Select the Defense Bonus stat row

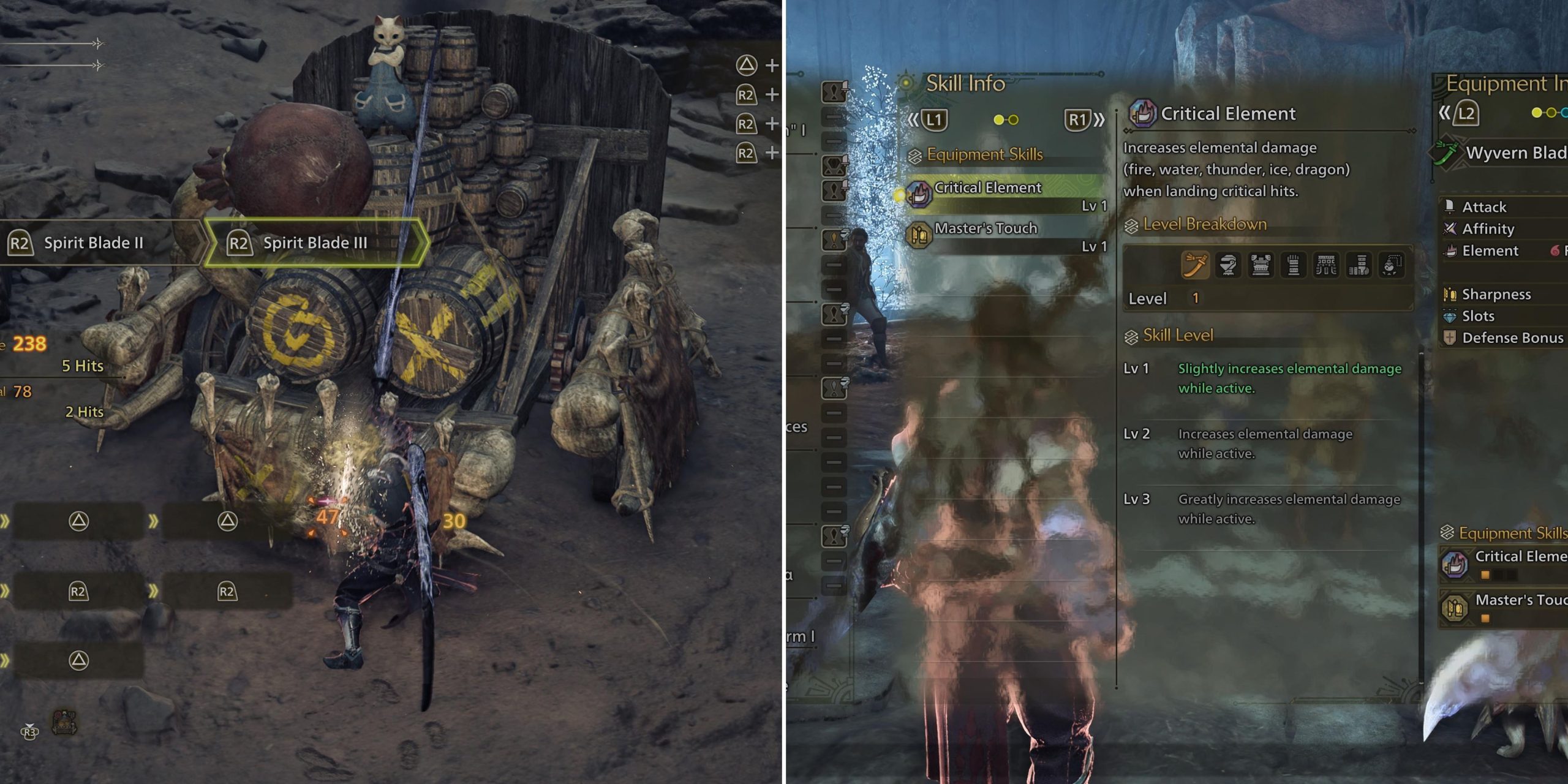point(1512,338)
